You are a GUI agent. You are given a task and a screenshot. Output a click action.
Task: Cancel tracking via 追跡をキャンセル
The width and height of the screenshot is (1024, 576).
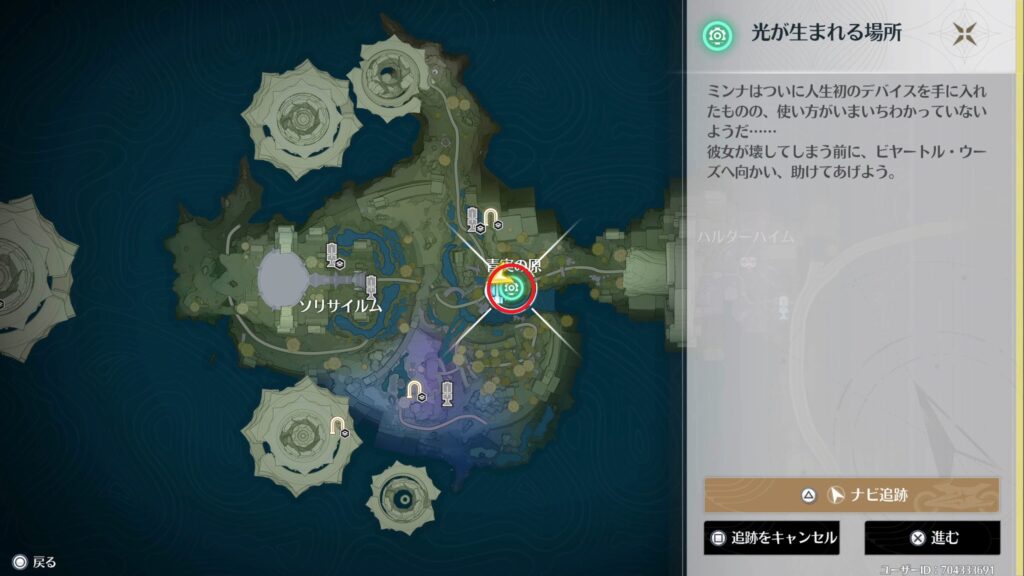pos(771,538)
